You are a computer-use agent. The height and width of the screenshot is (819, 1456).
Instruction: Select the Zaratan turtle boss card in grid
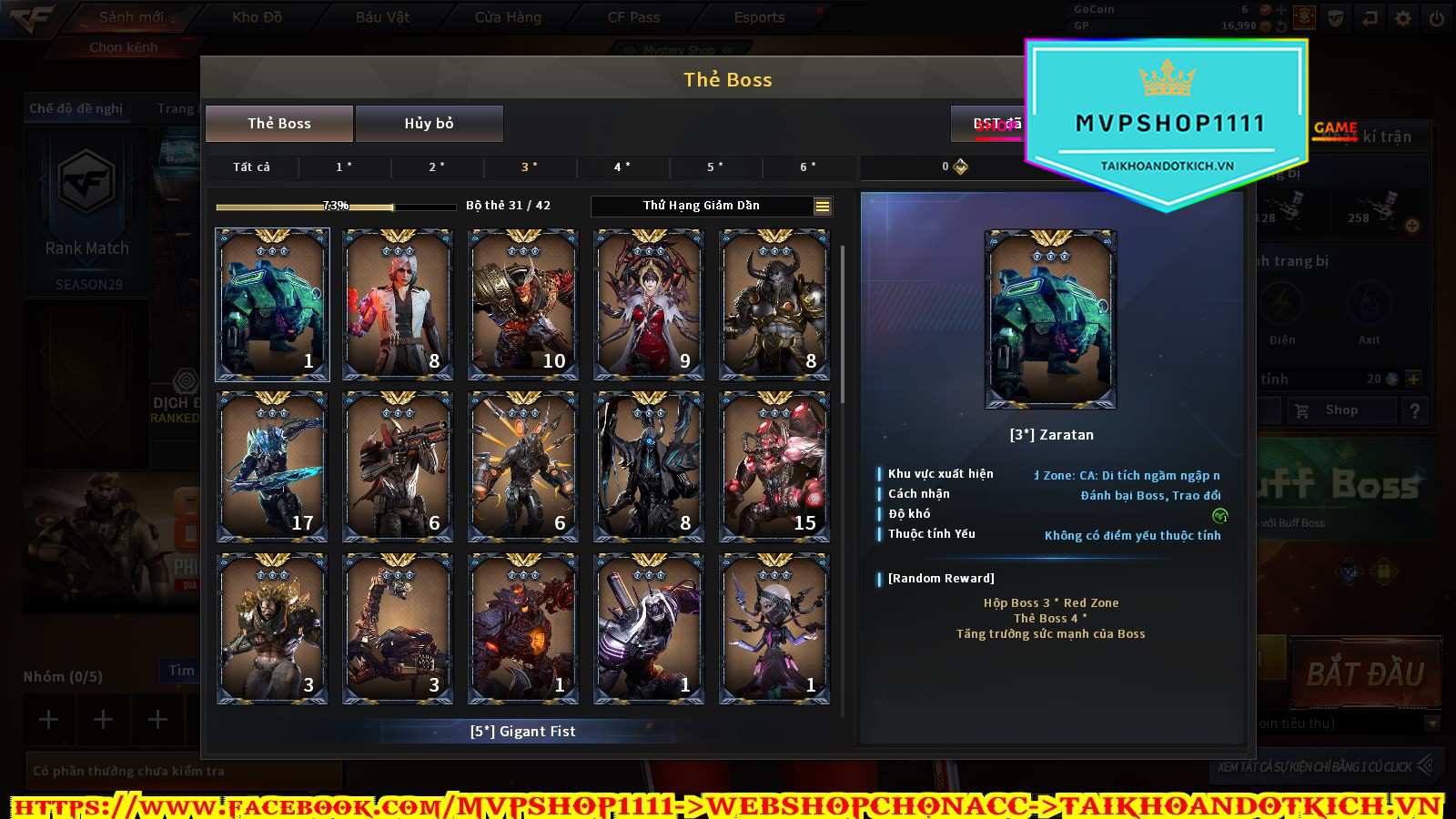coord(272,304)
